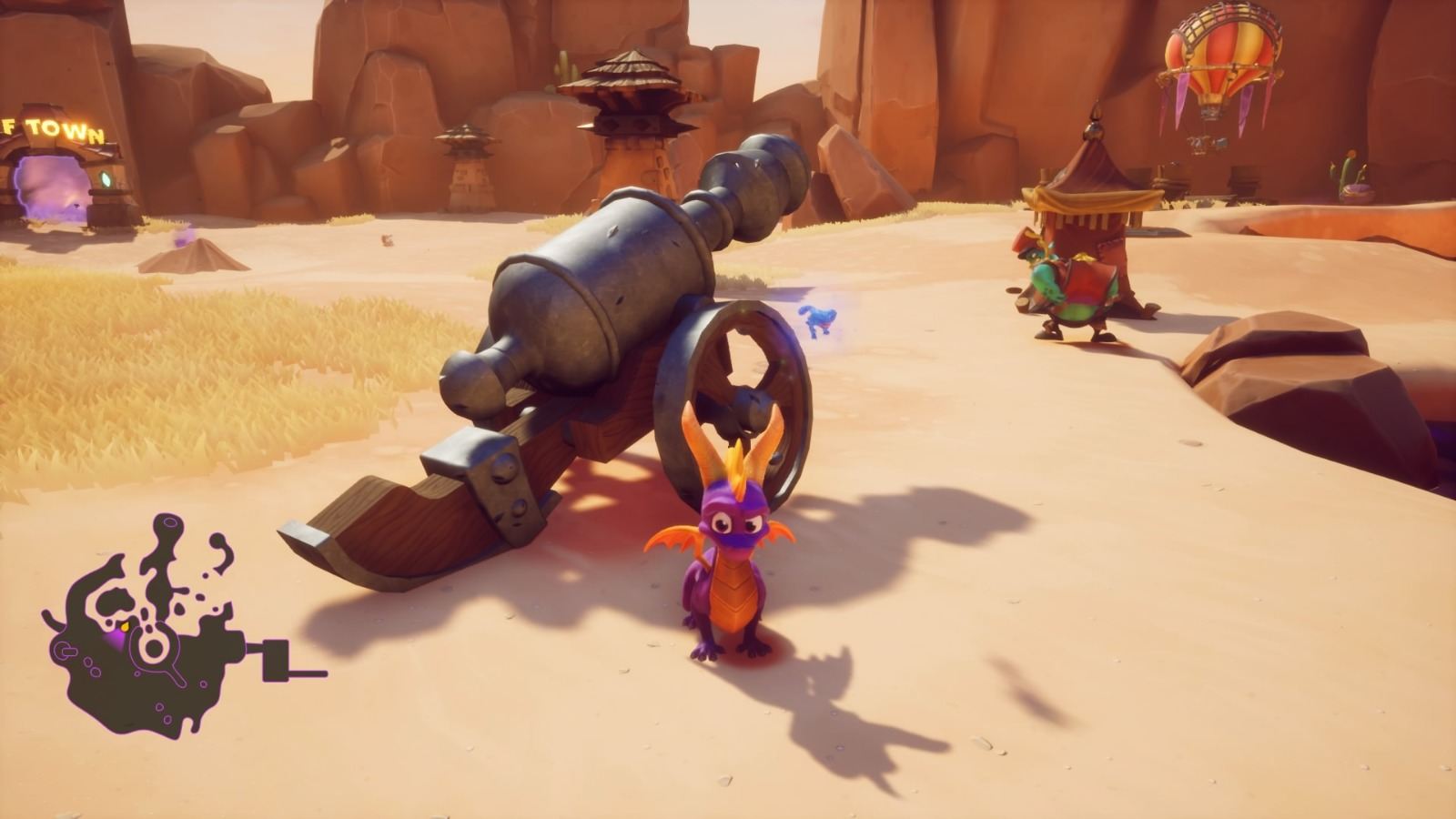This screenshot has width=1456, height=819.
Task: Click the glowing green gem on the portal archway
Action: 106,179
